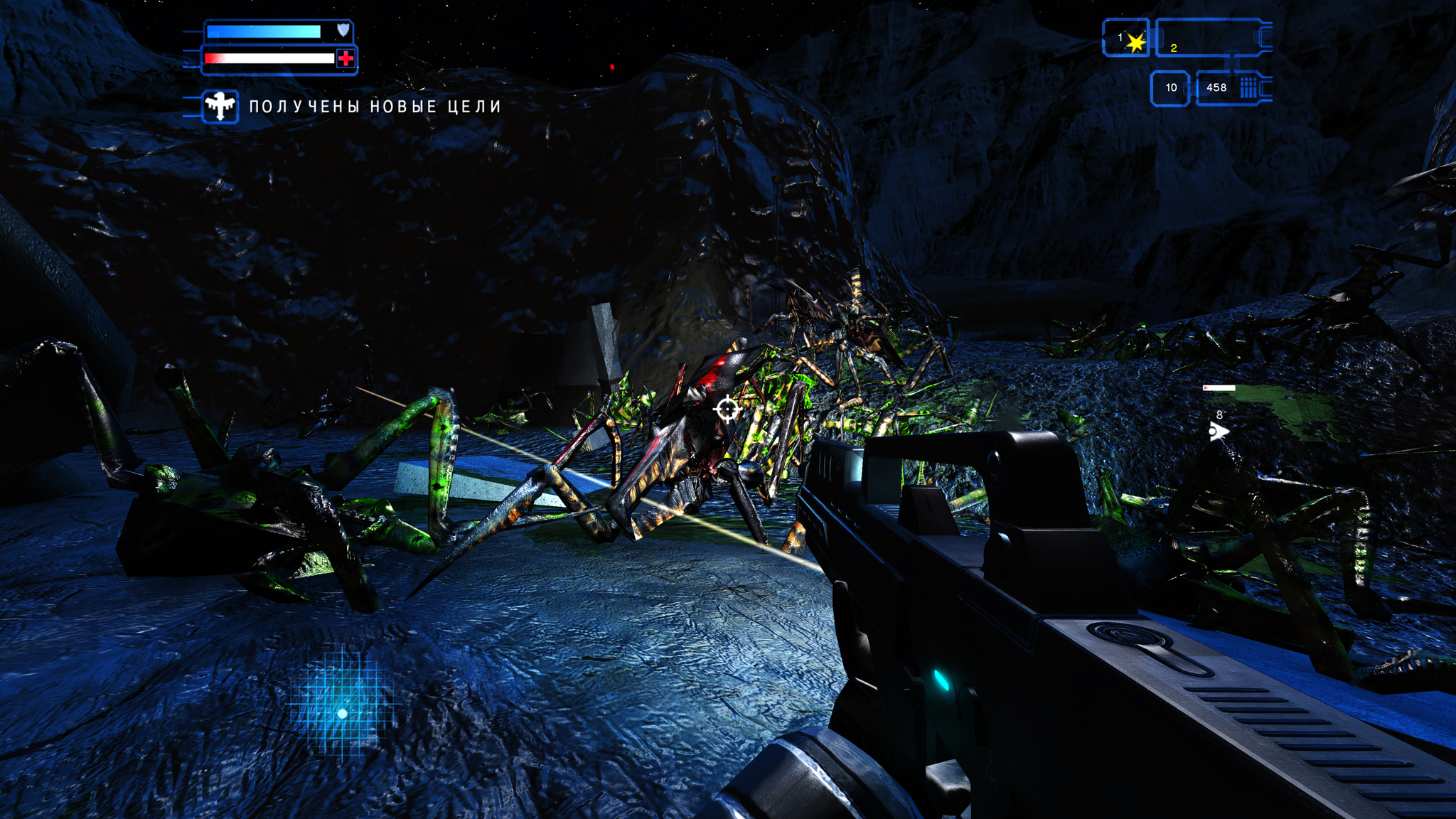Select the white objective waypoint marker
This screenshot has width=1456, height=819.
[1218, 431]
